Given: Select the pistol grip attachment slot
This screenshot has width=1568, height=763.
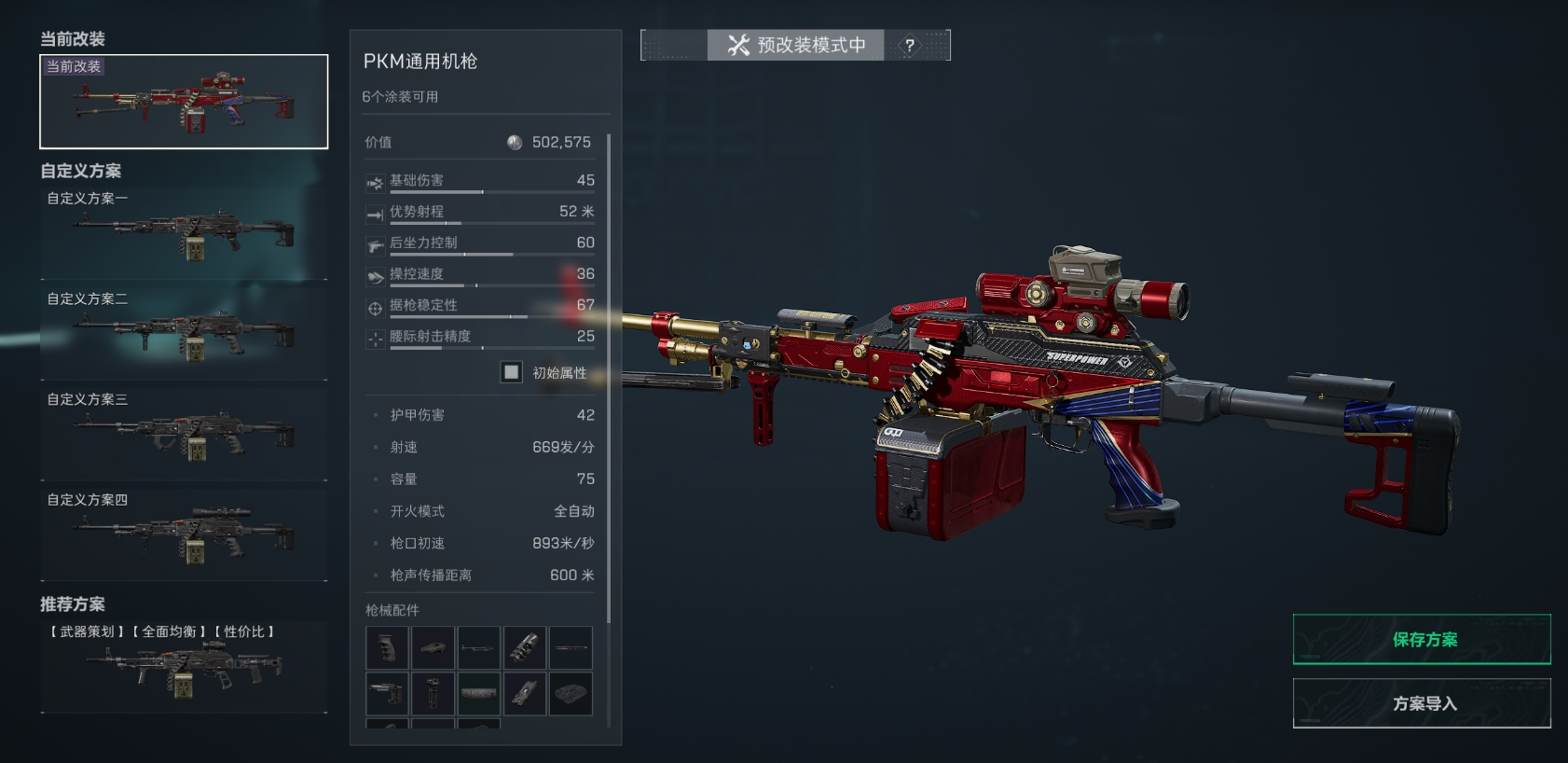Looking at the screenshot, I should click(x=387, y=648).
